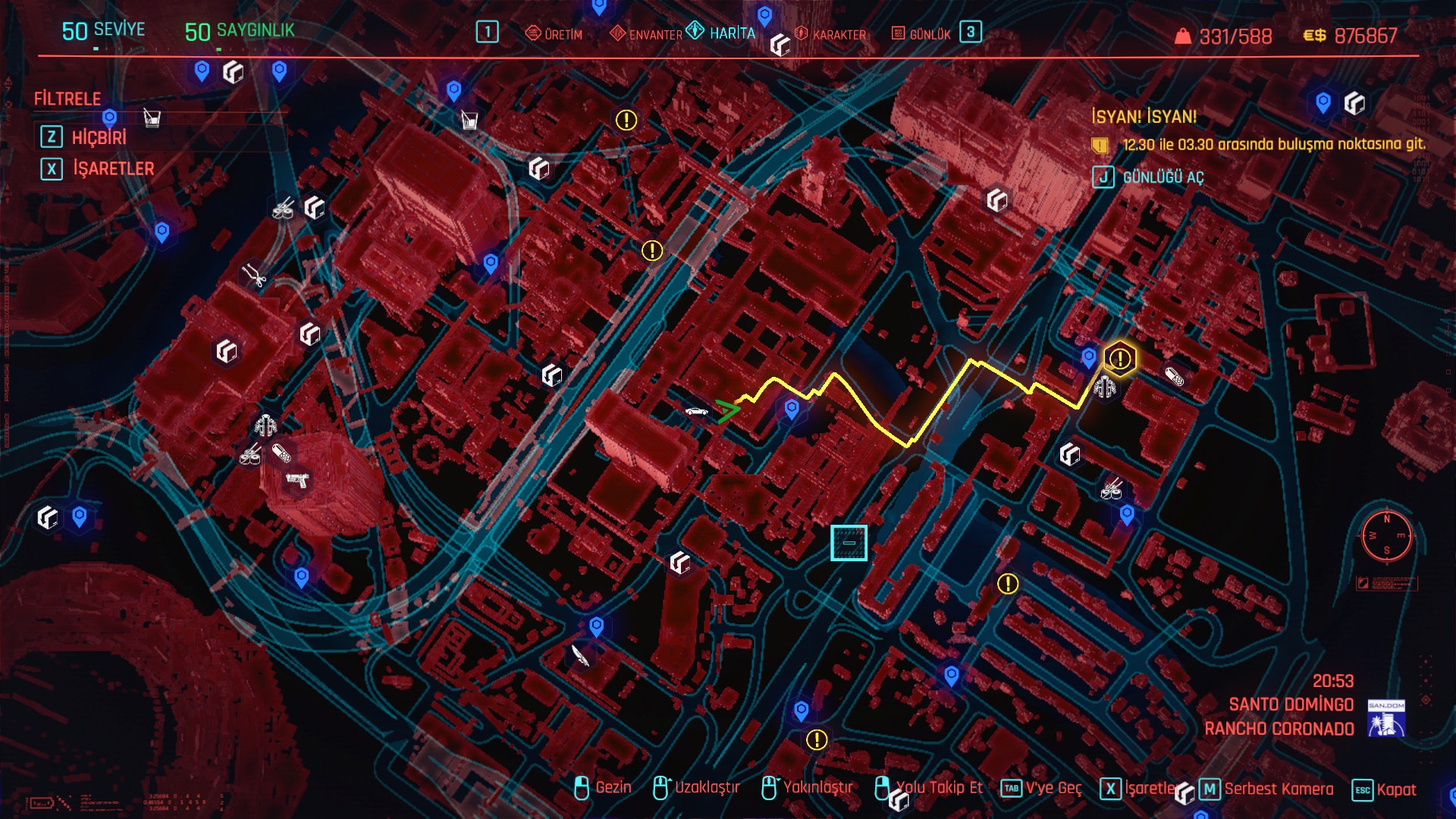This screenshot has height=819, width=1456.
Task: Click the San Dom district badge
Action: point(1386,718)
